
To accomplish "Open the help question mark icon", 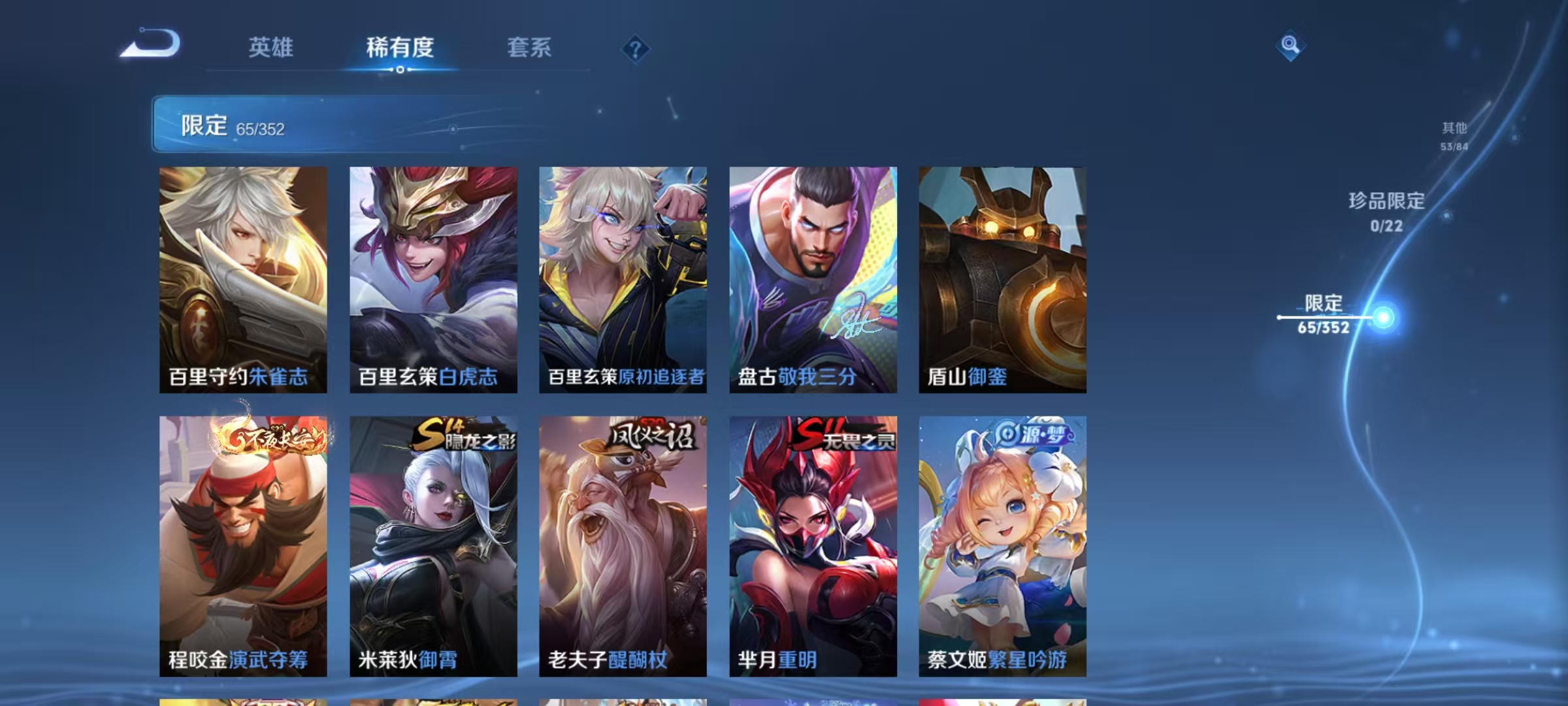I will coord(634,48).
